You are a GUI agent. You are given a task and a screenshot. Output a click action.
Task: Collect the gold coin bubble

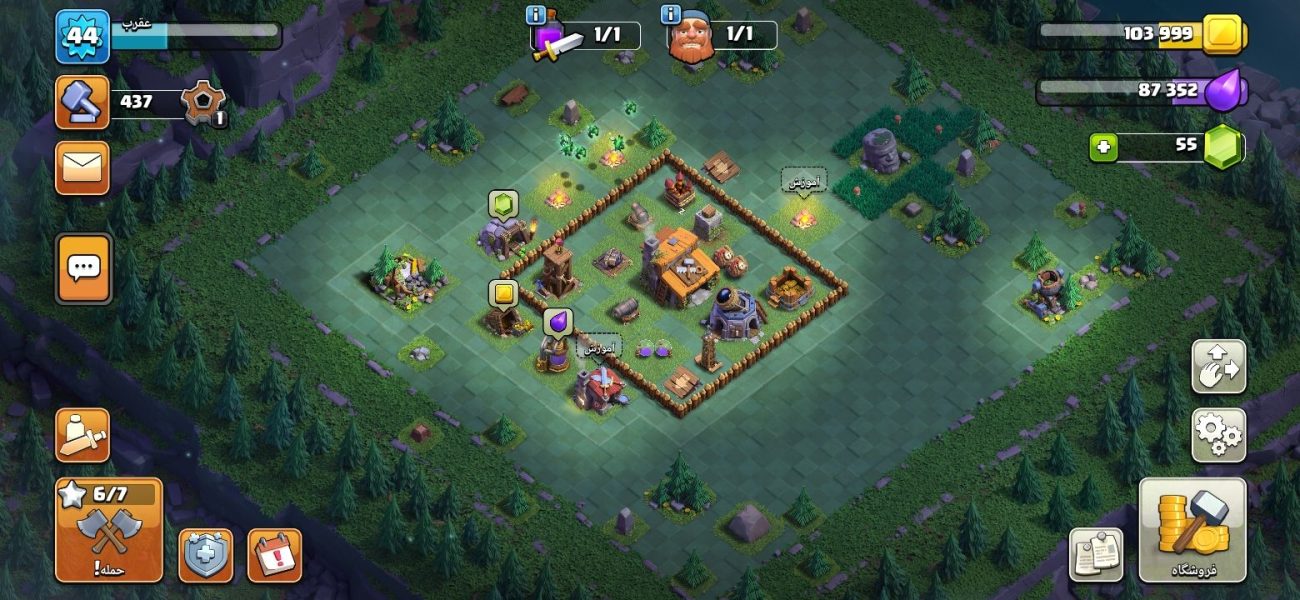coord(503,294)
